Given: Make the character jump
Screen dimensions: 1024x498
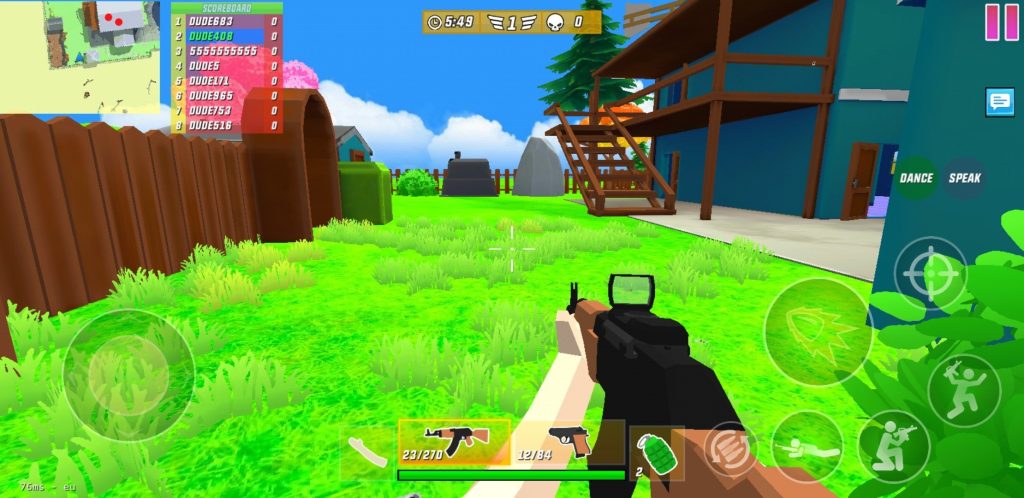Looking at the screenshot, I should pos(963,389).
